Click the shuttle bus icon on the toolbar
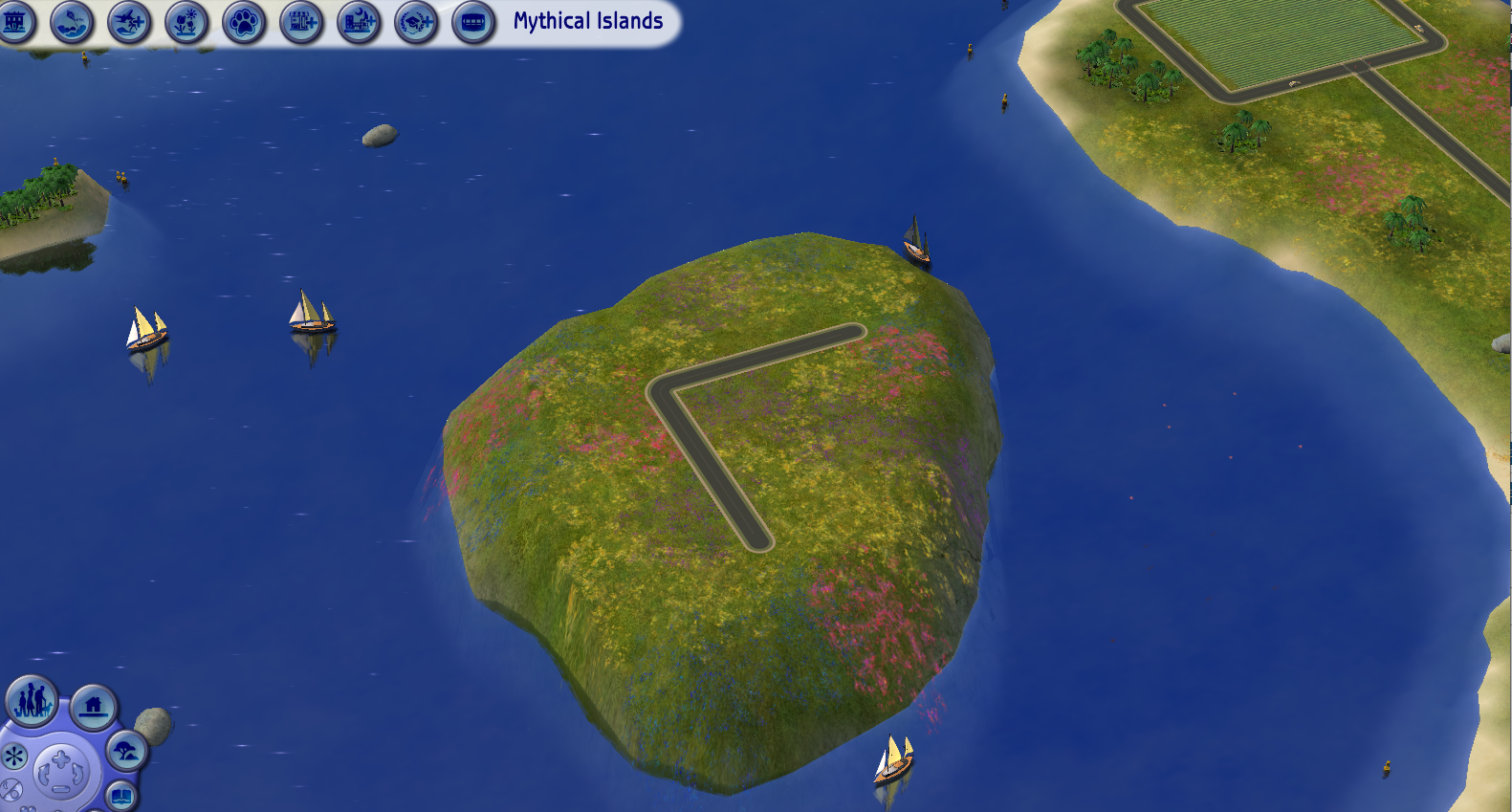 click(x=471, y=22)
